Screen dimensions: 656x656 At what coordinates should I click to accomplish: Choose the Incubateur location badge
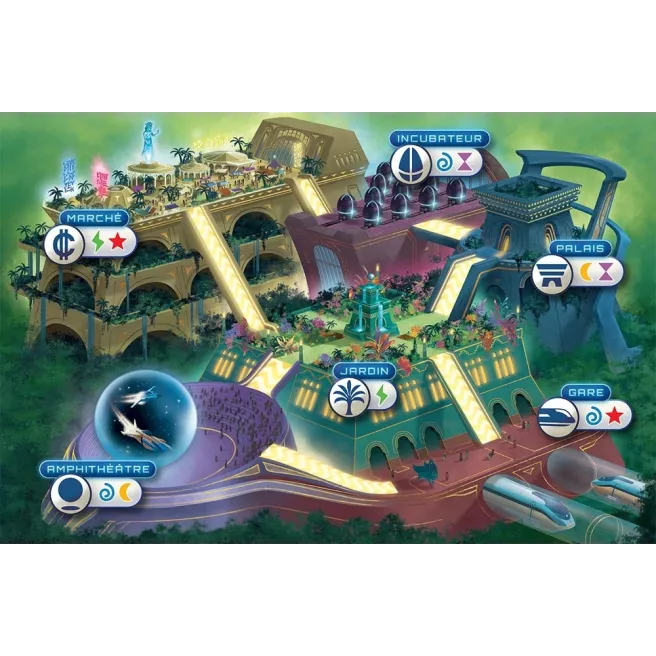(408, 162)
